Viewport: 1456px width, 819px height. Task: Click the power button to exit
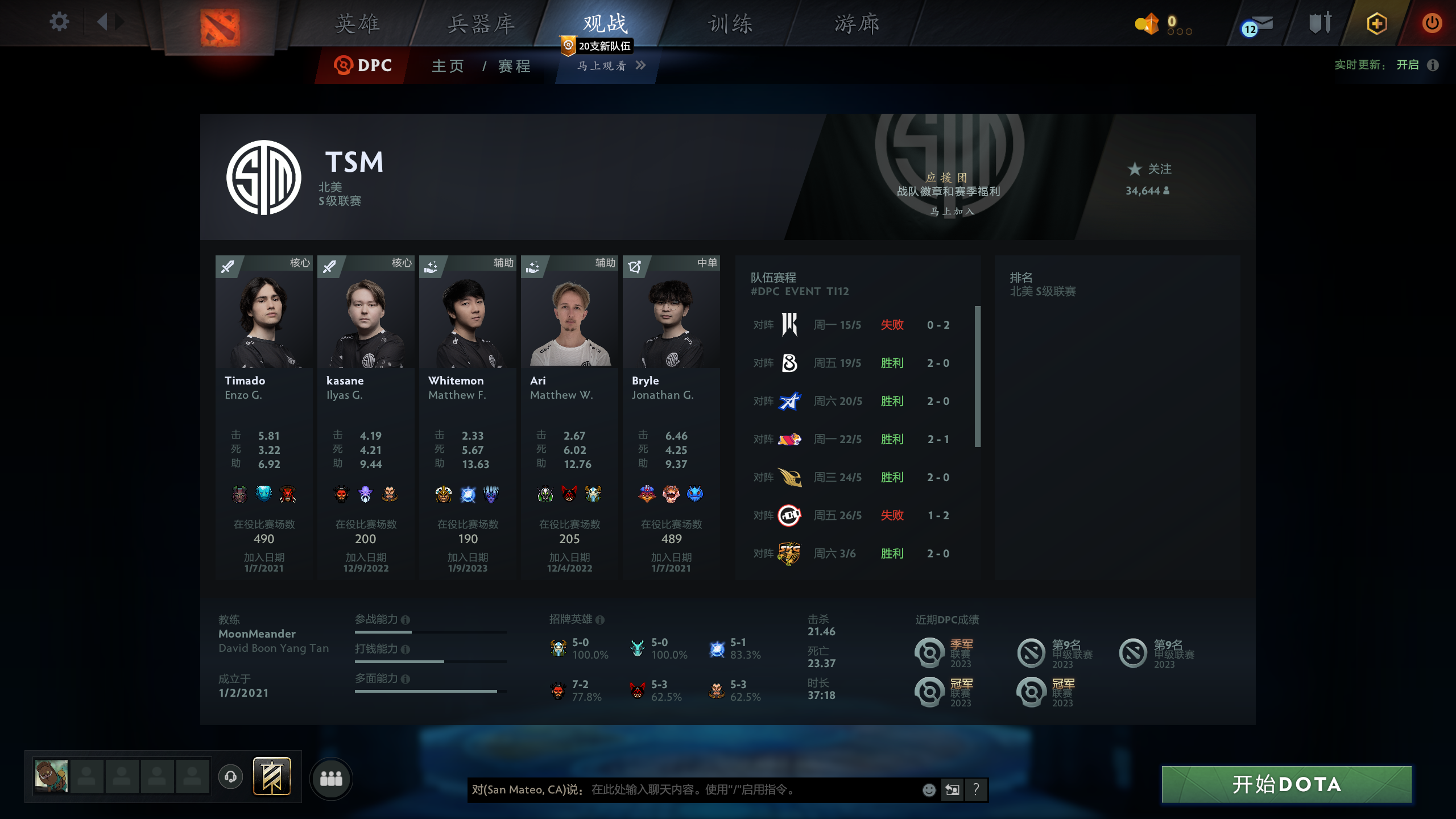(1432, 24)
